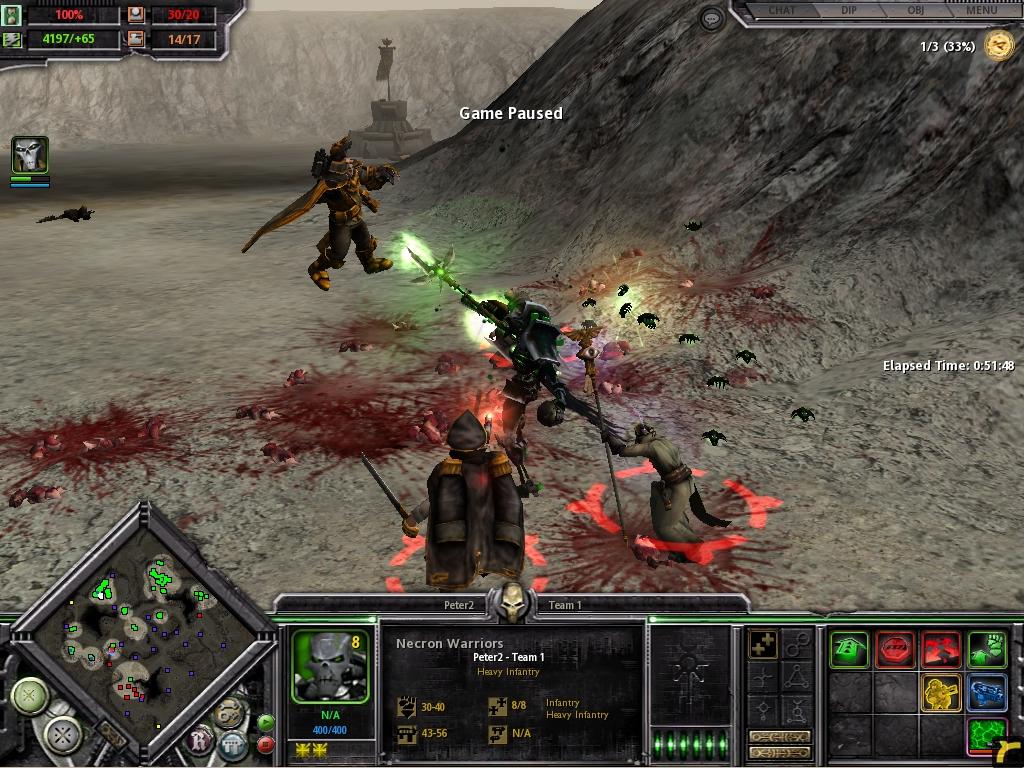Click the gold strategic point objective icon
1024x768 pixels.
[x=997, y=45]
